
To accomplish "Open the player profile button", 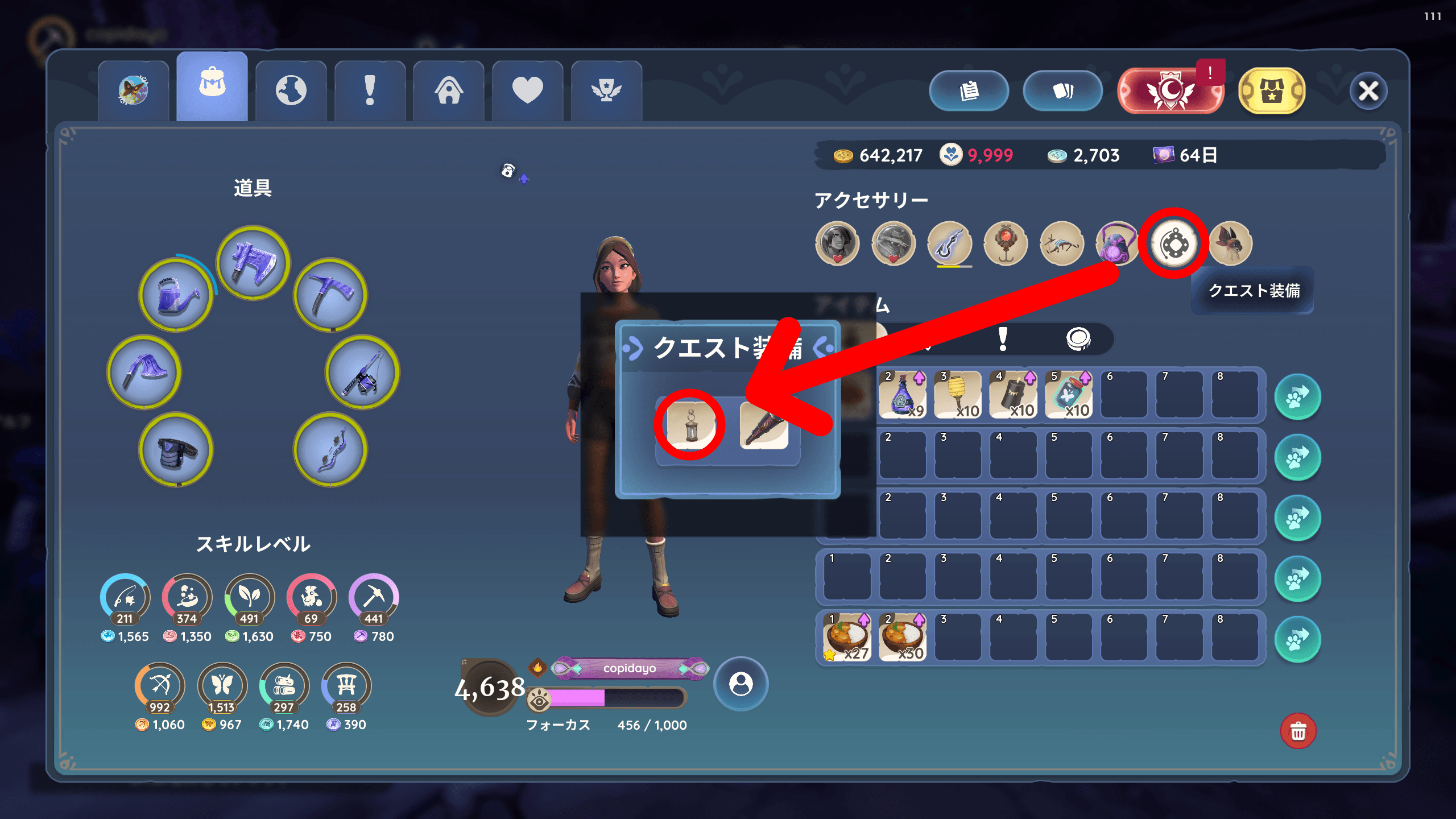I will point(741,684).
